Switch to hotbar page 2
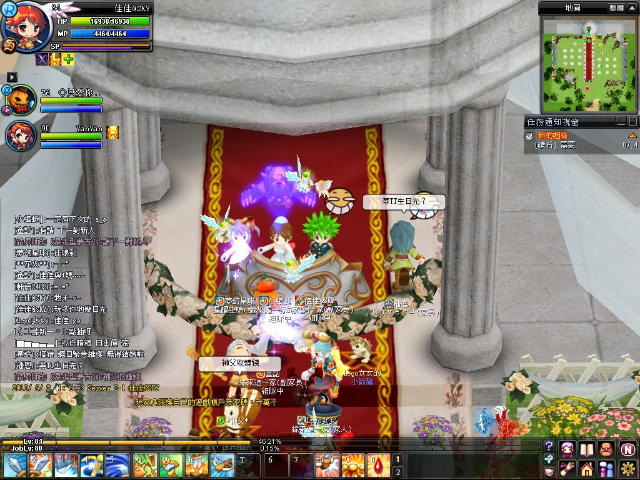Viewport: 640px width, 480px height. 398,471
